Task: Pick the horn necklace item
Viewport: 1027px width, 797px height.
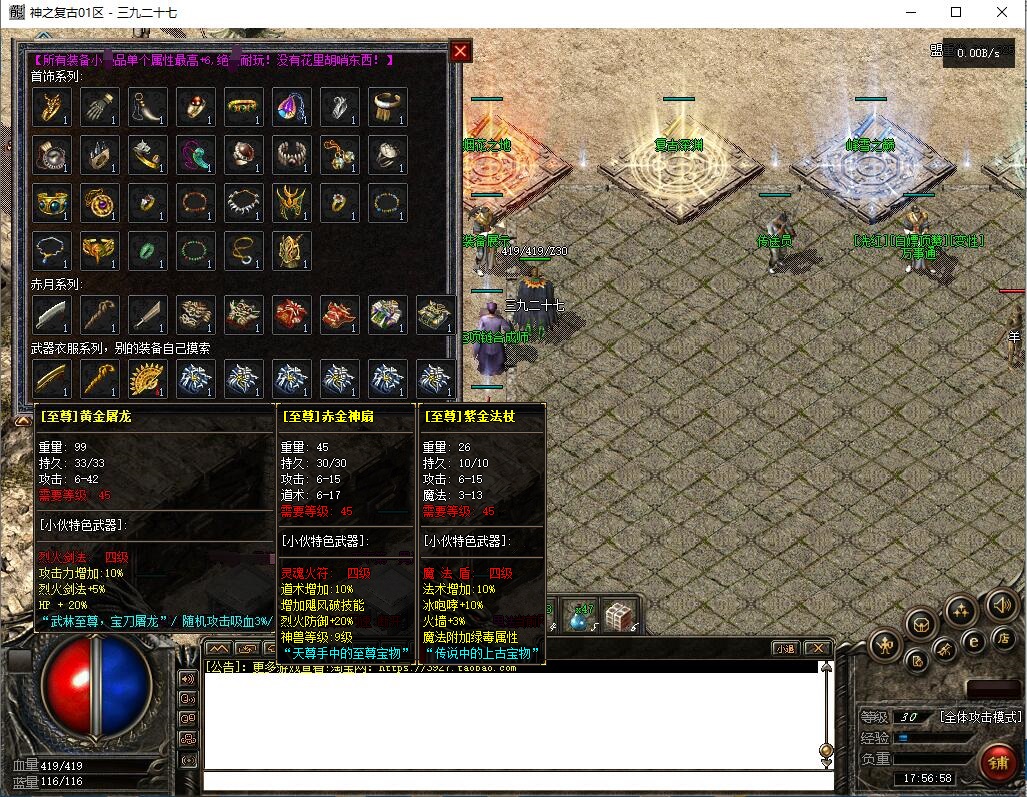Action: 148,107
